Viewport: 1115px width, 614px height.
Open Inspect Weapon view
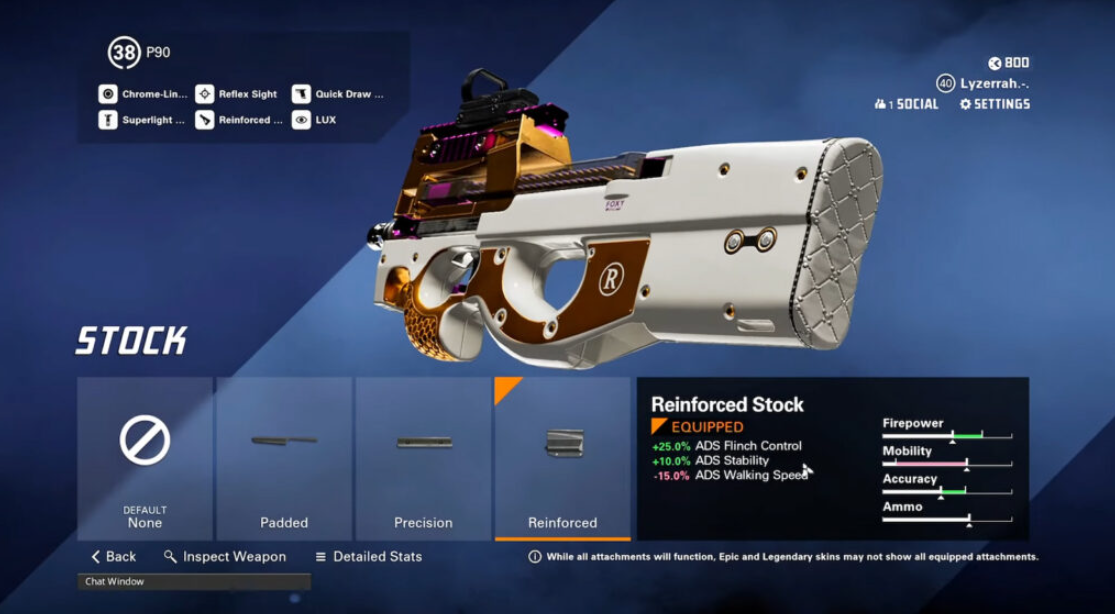point(225,557)
